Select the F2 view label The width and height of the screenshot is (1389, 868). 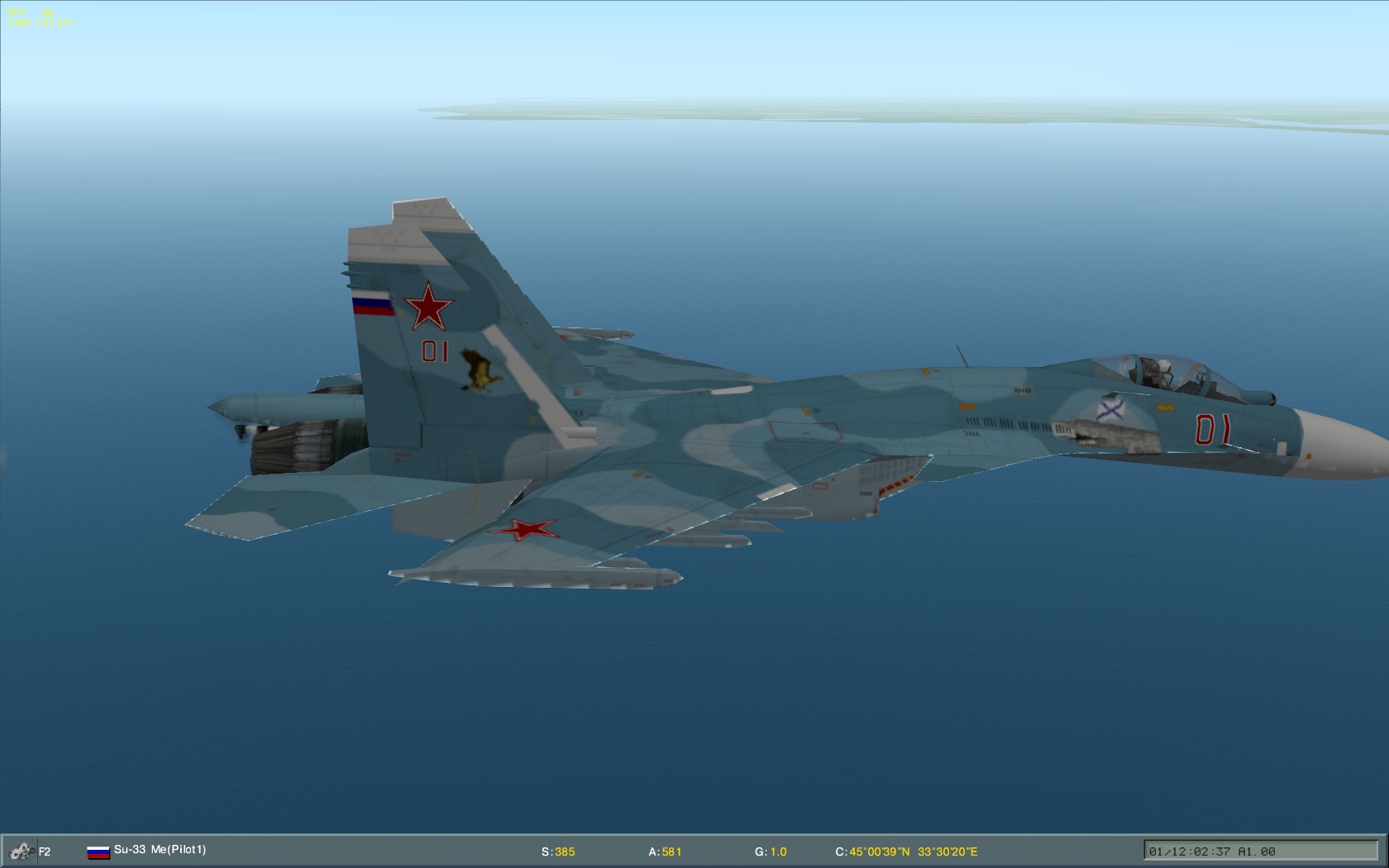[x=45, y=849]
